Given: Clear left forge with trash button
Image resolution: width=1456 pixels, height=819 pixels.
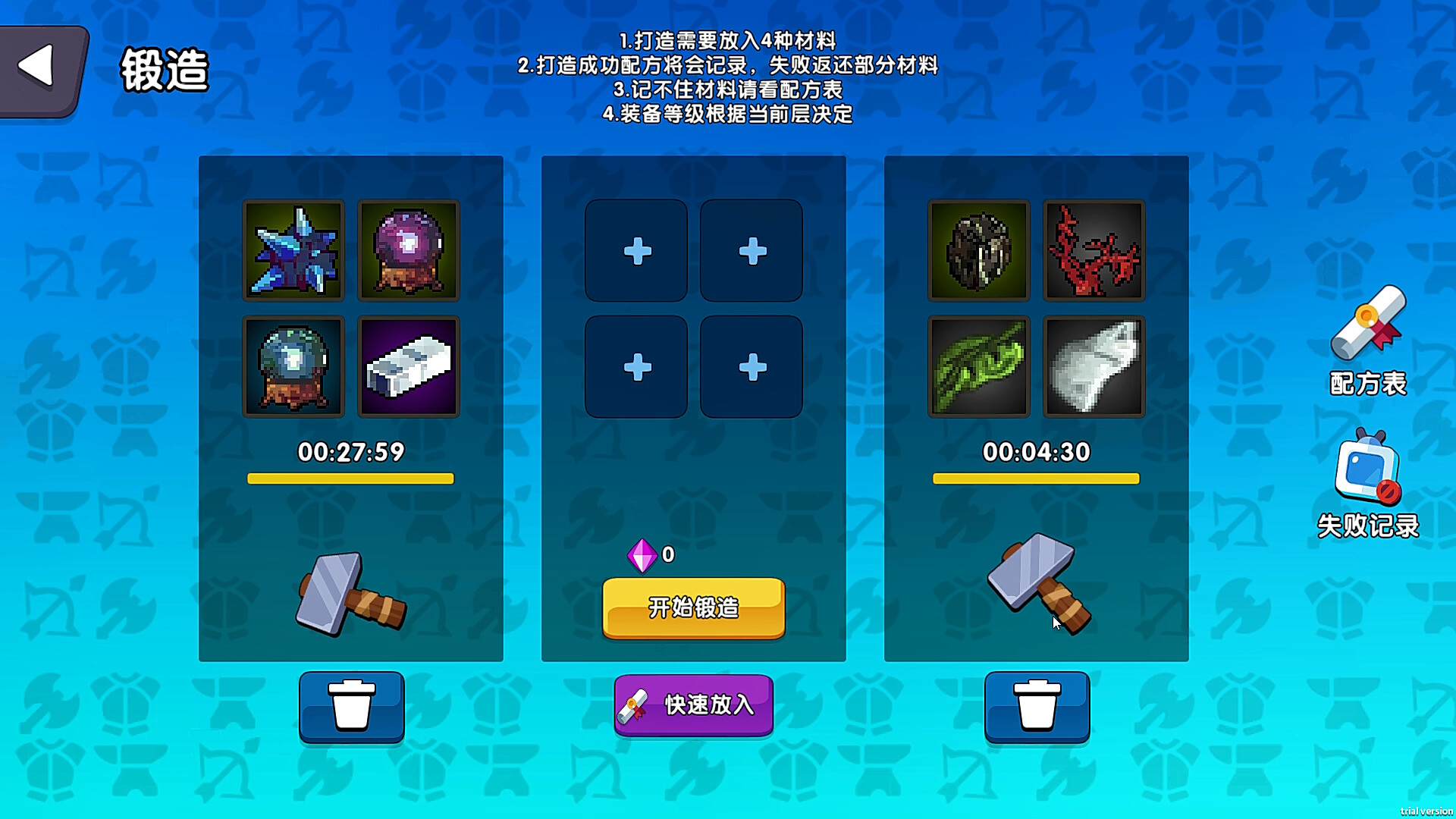Looking at the screenshot, I should pos(351,705).
